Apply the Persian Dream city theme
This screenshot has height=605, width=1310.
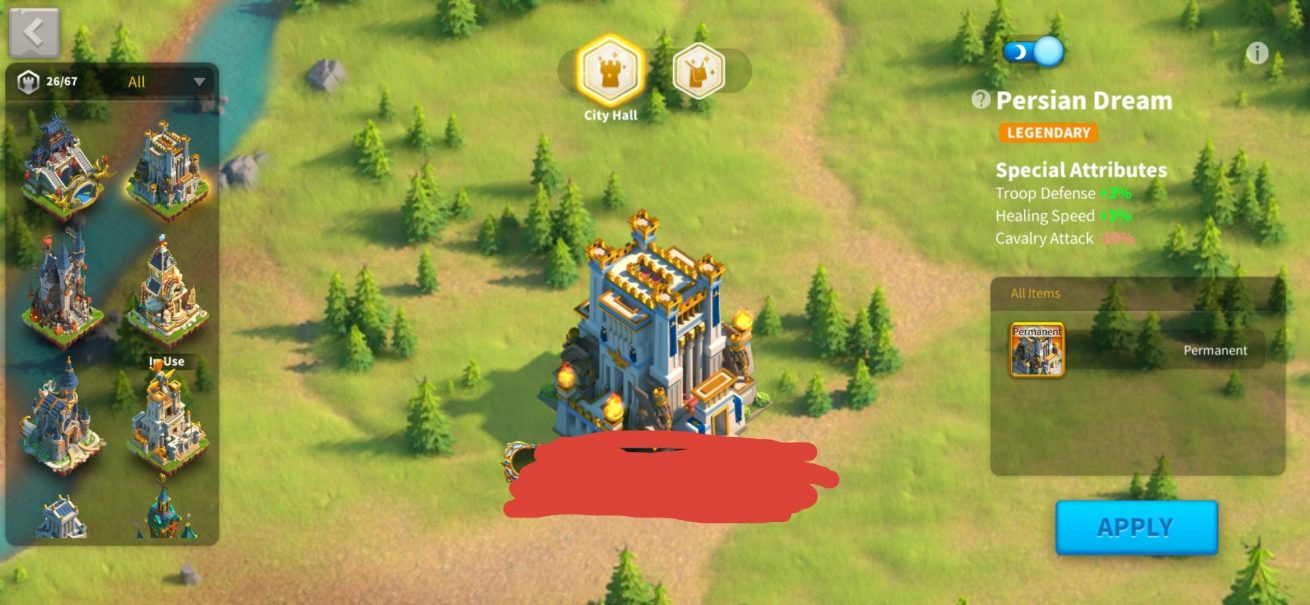coord(1136,527)
